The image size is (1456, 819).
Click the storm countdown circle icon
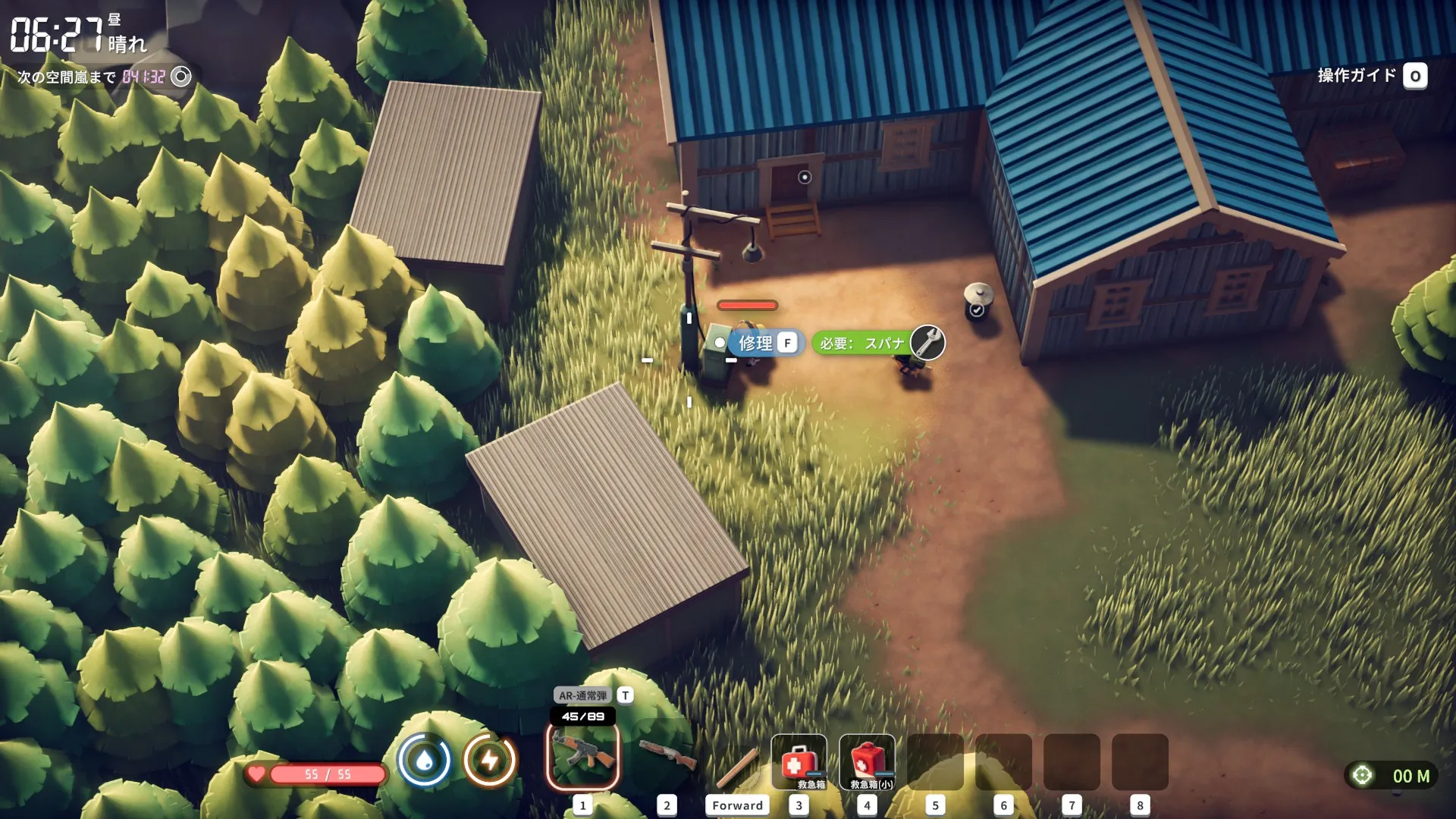pos(180,77)
